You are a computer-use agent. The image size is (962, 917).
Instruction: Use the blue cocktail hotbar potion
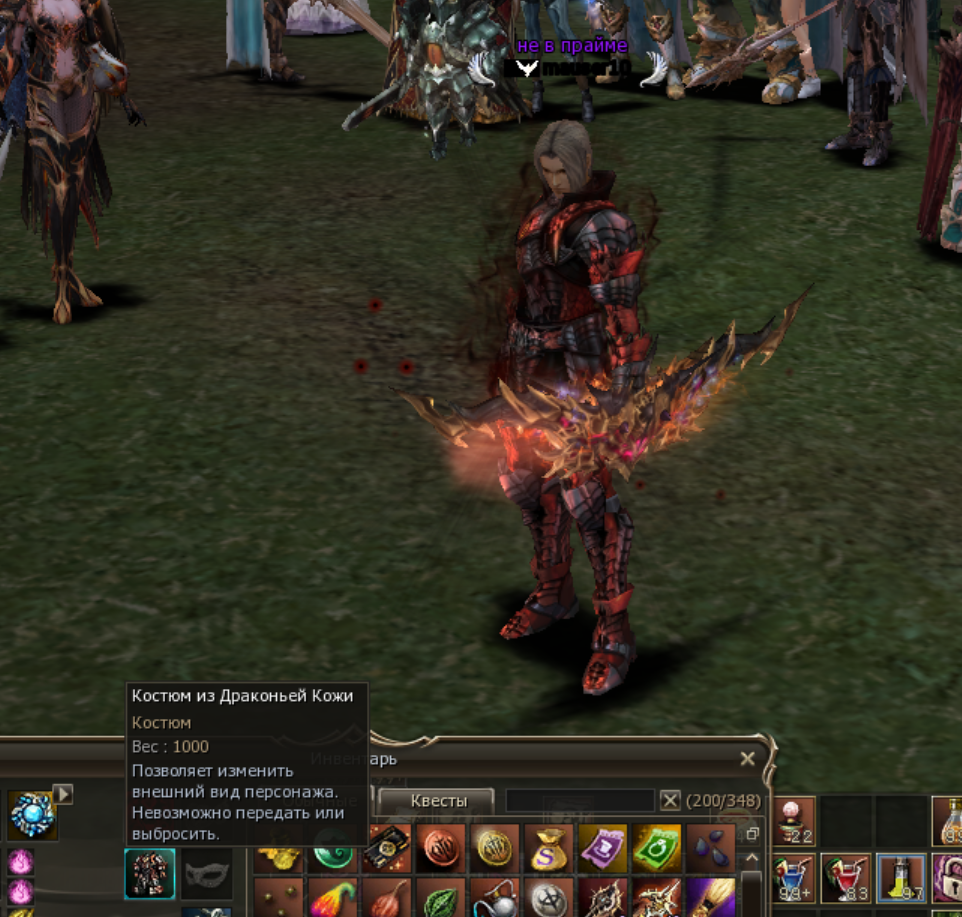point(794,878)
